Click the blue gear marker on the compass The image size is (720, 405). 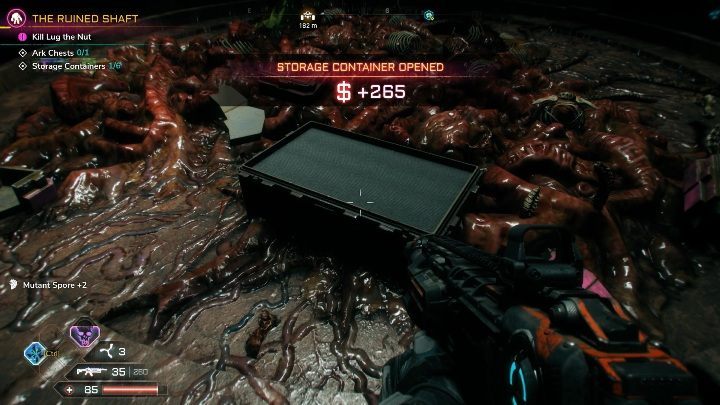coord(428,15)
